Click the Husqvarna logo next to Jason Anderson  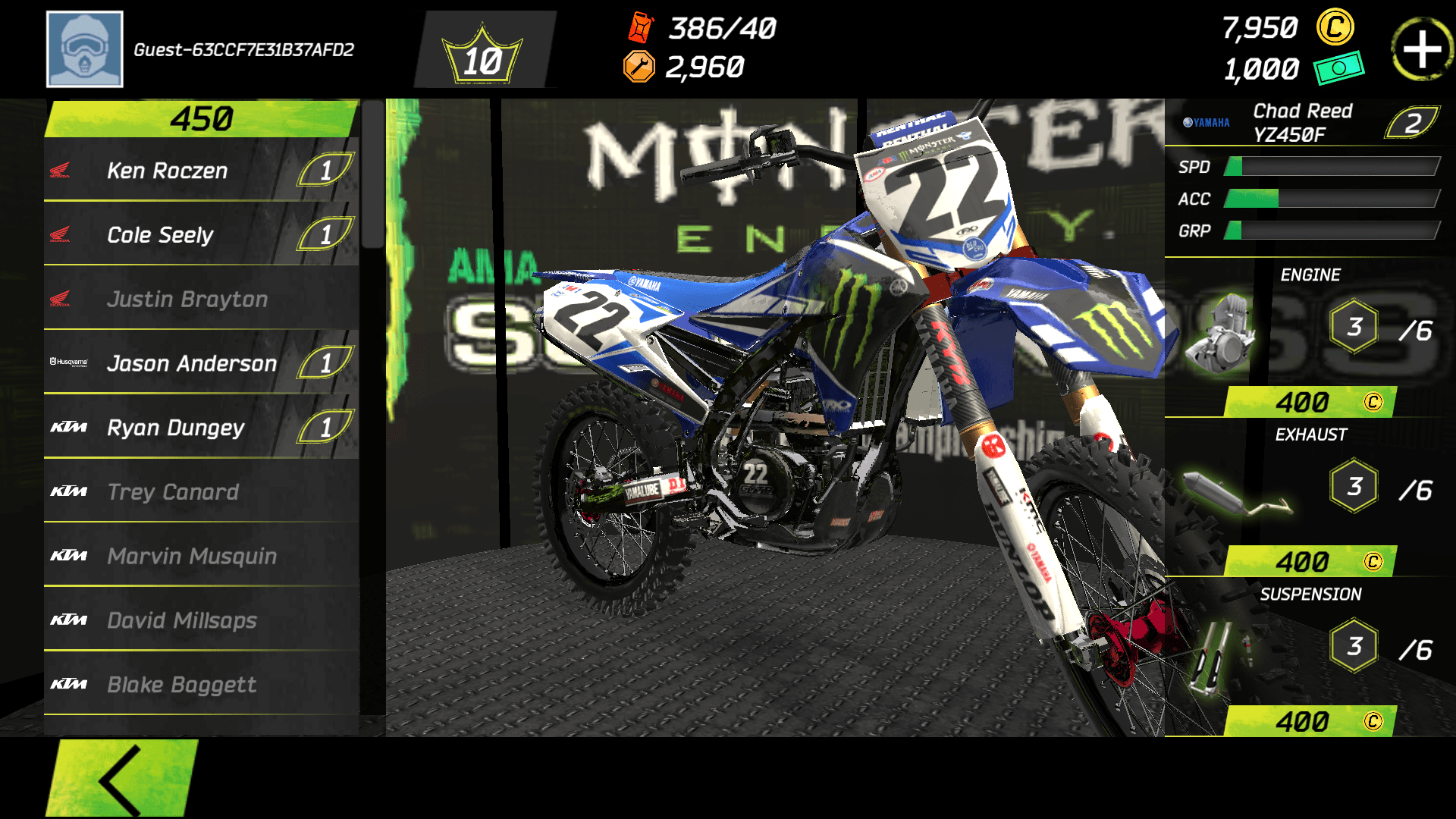click(x=68, y=363)
